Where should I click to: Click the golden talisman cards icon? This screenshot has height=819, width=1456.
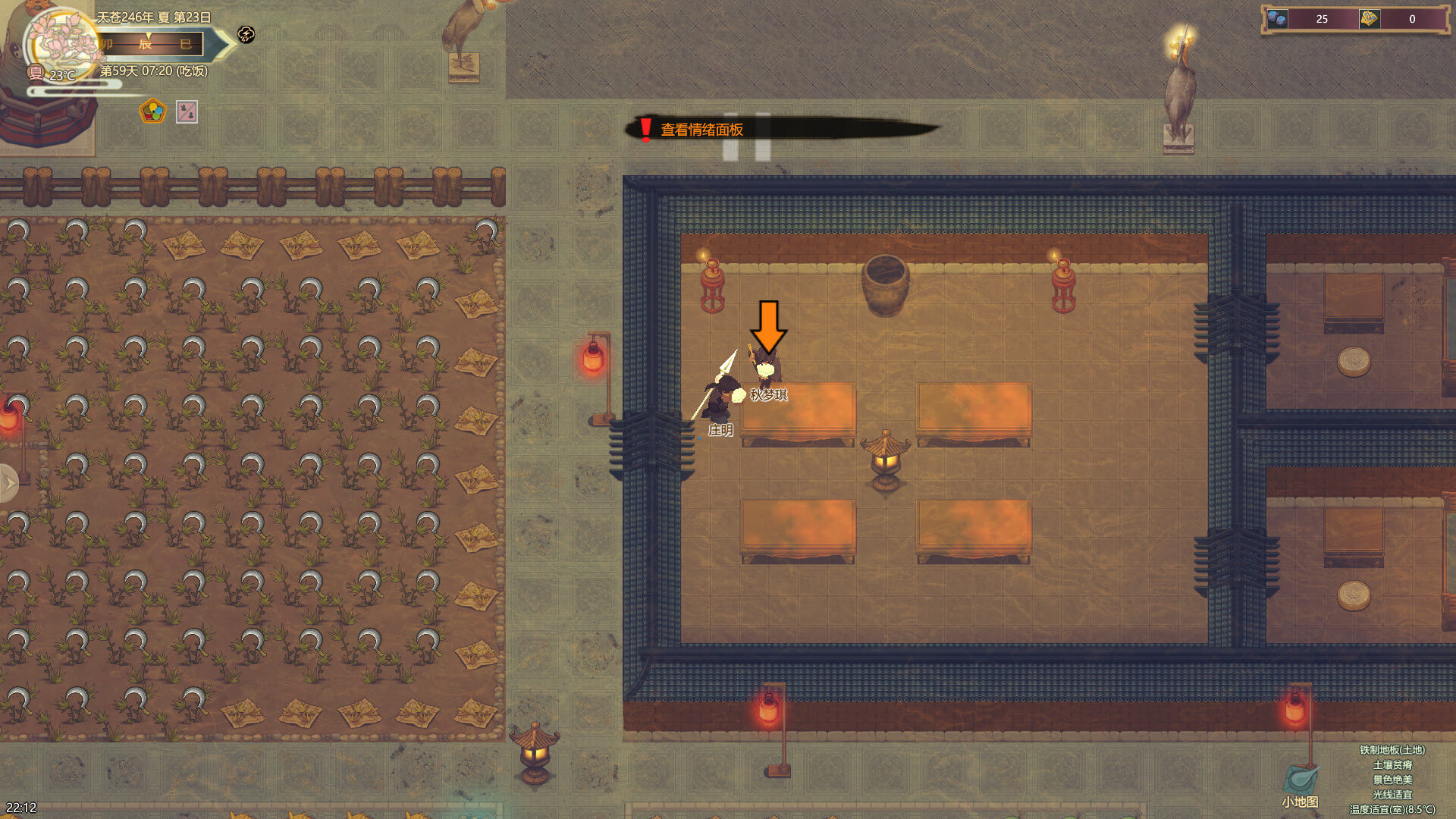click(x=1369, y=19)
